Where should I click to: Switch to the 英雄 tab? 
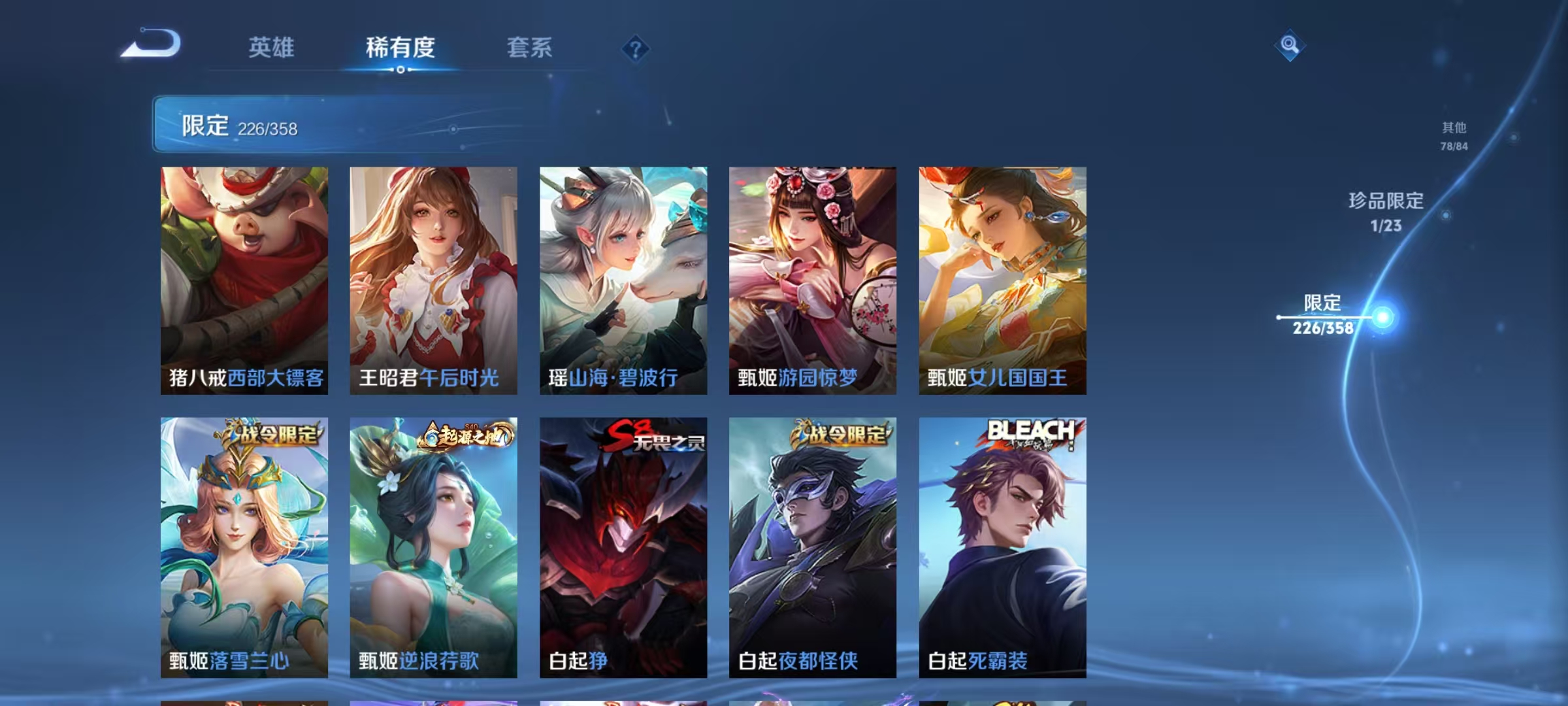point(272,48)
